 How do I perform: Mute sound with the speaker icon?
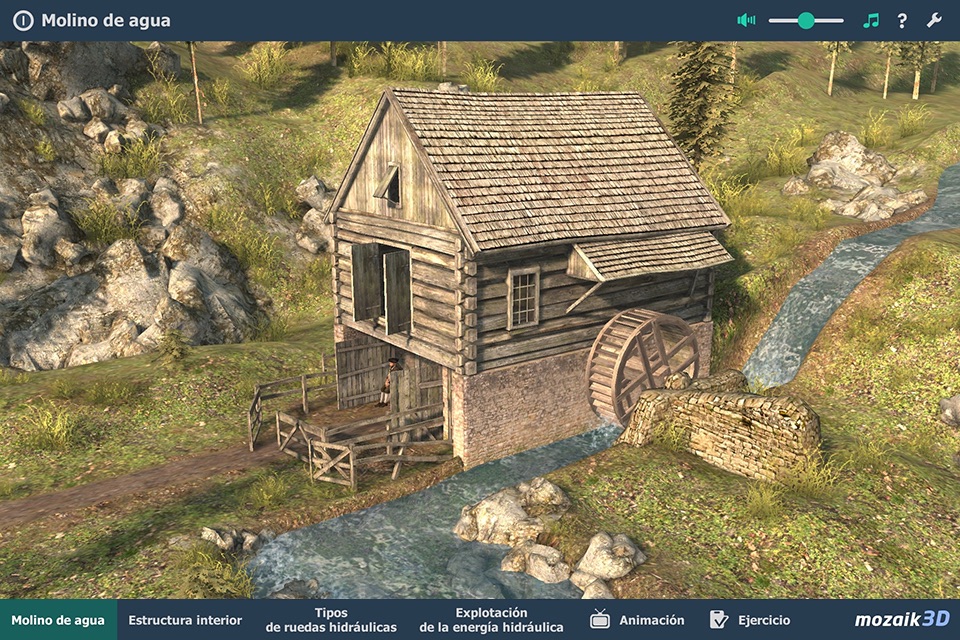(746, 20)
